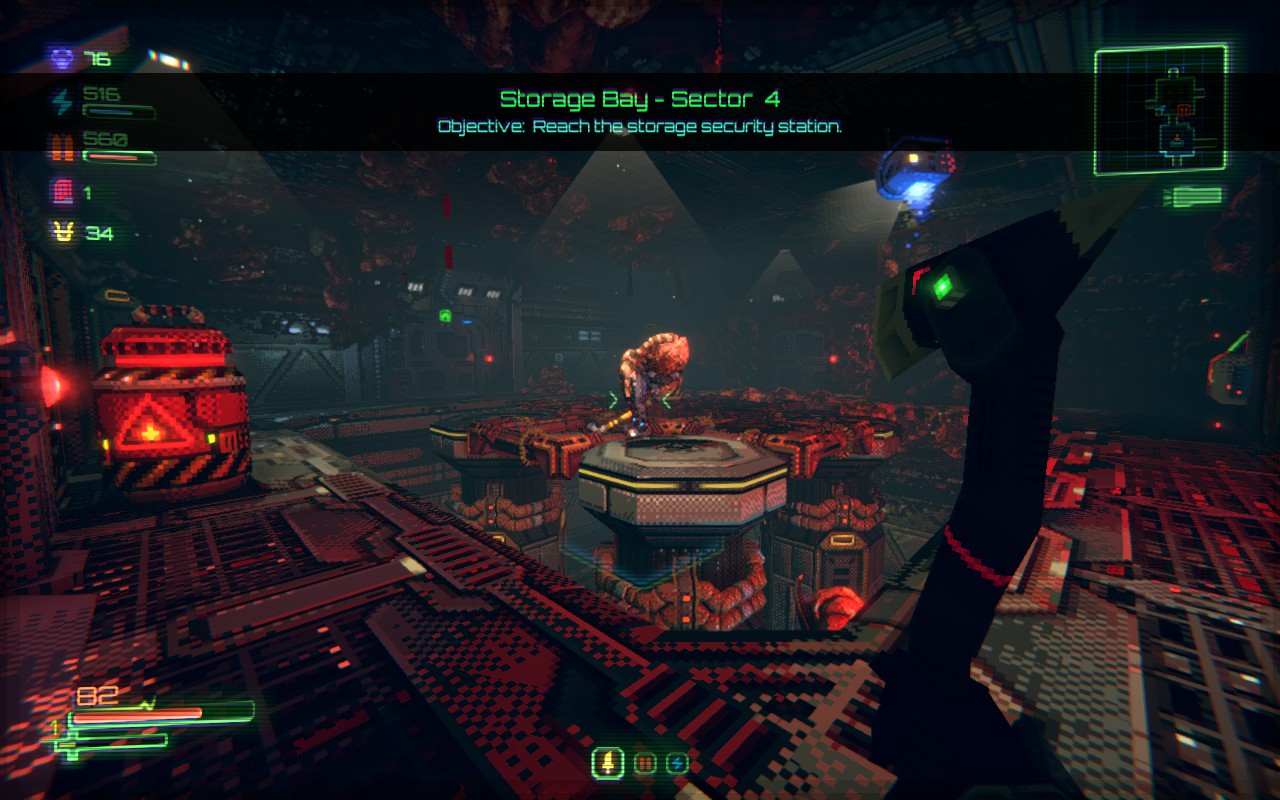Click the storage security station objective text

tap(640, 127)
